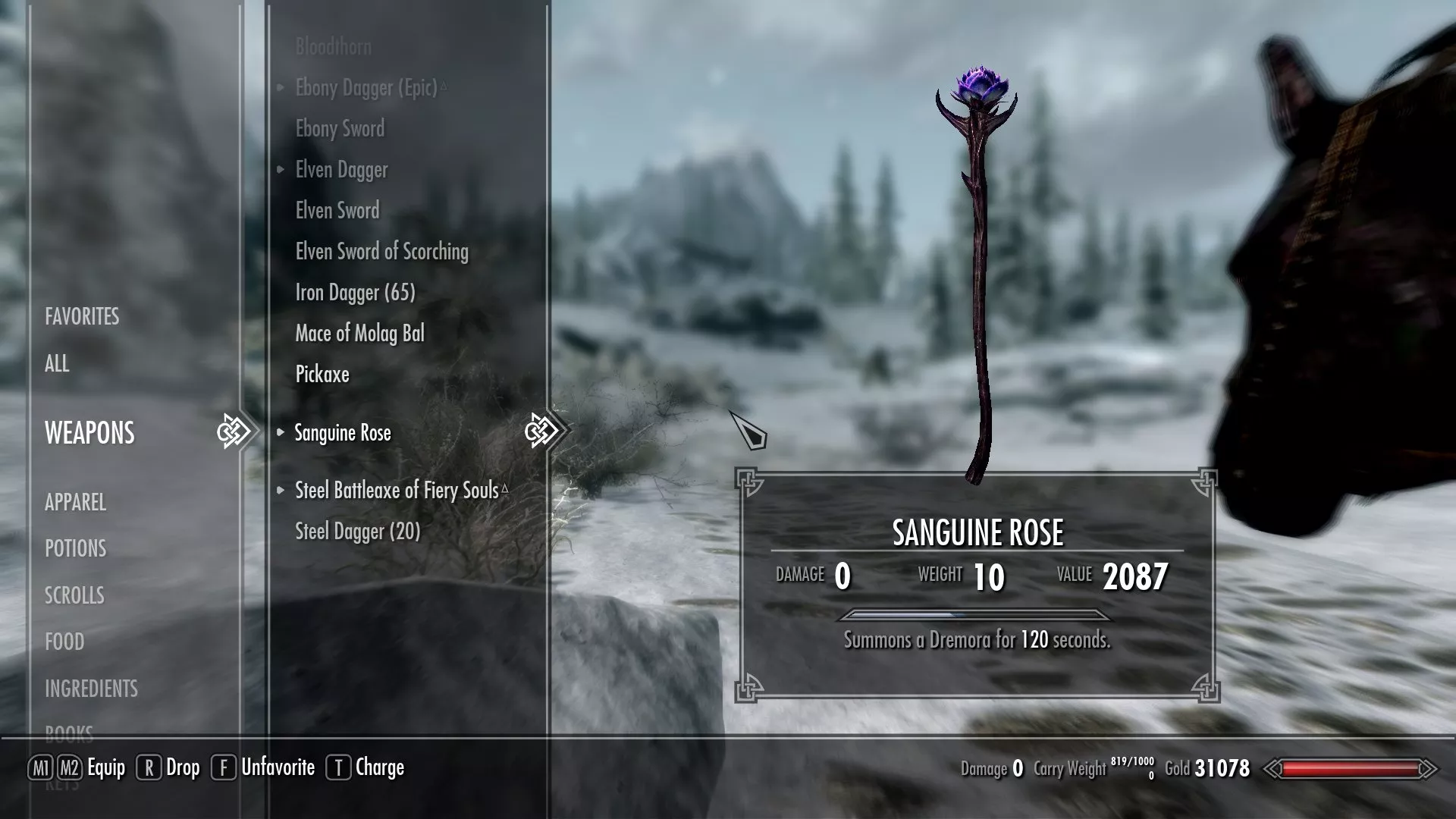The height and width of the screenshot is (819, 1456).
Task: Open the Apparel category
Action: [75, 502]
